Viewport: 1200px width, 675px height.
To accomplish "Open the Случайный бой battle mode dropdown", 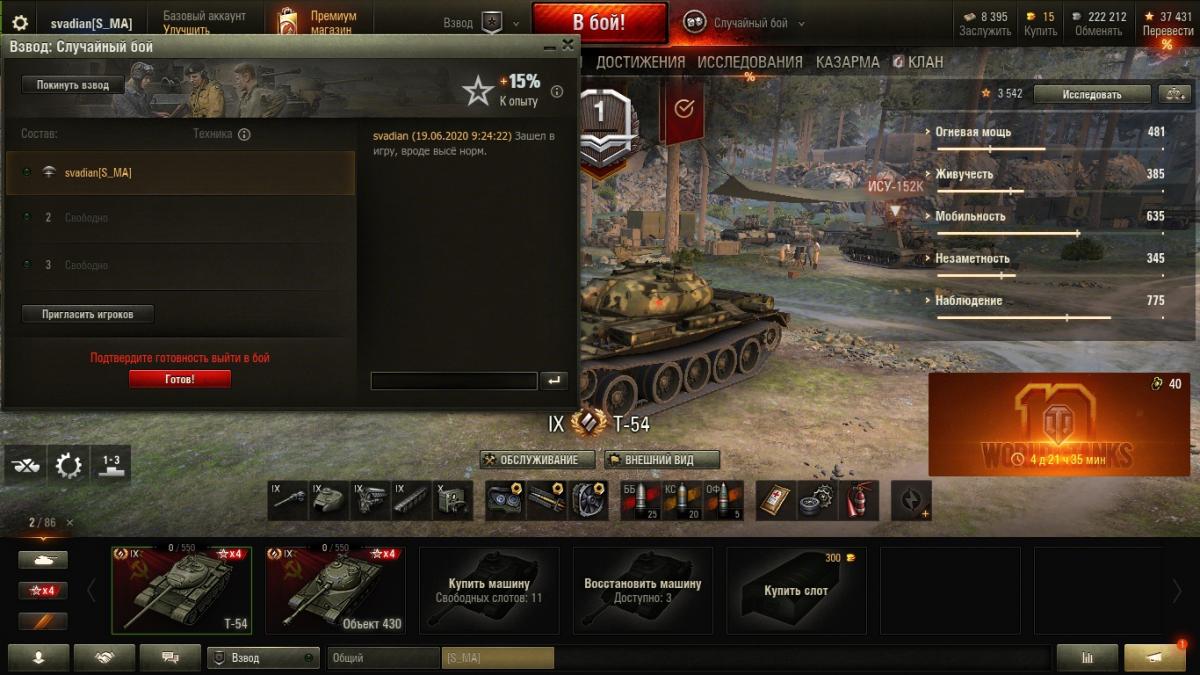I will [x=745, y=23].
